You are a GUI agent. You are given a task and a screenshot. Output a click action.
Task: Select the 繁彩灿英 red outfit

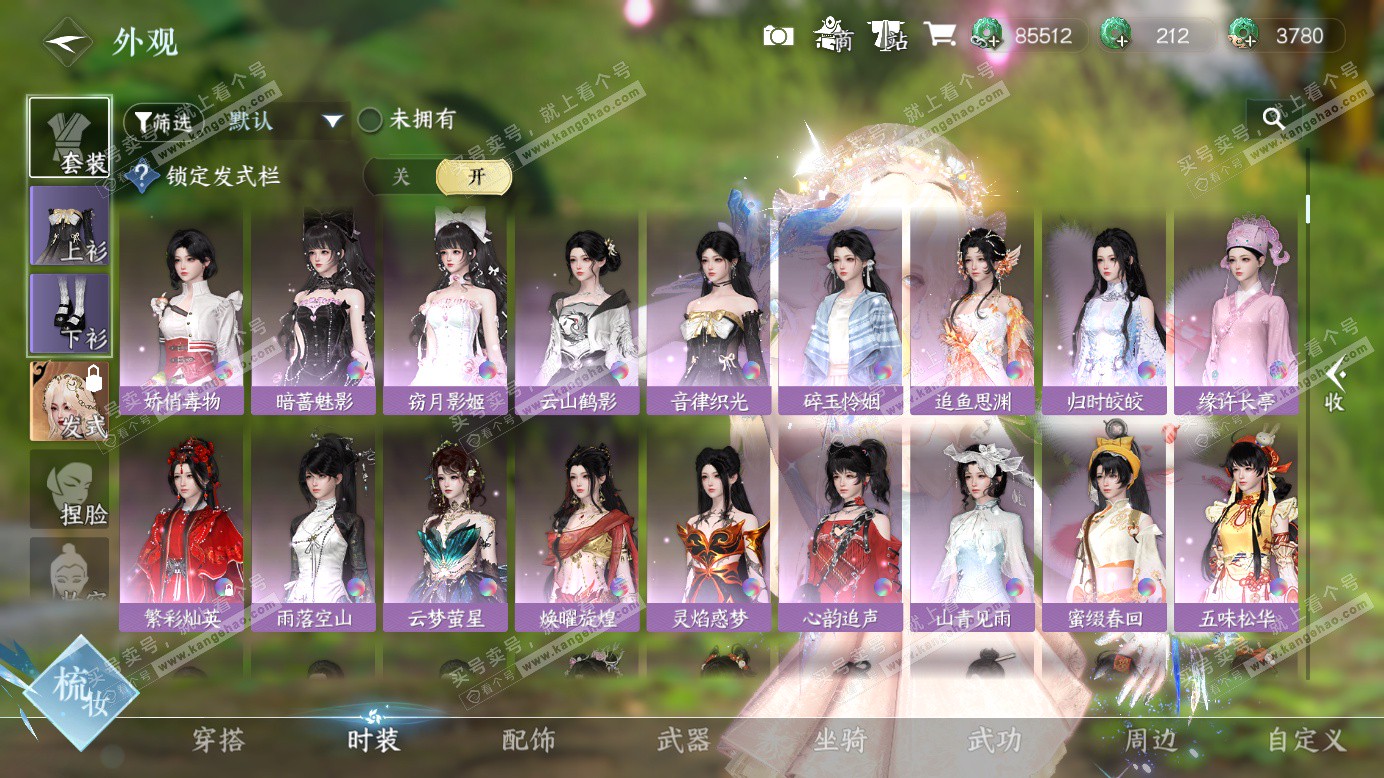(x=181, y=530)
